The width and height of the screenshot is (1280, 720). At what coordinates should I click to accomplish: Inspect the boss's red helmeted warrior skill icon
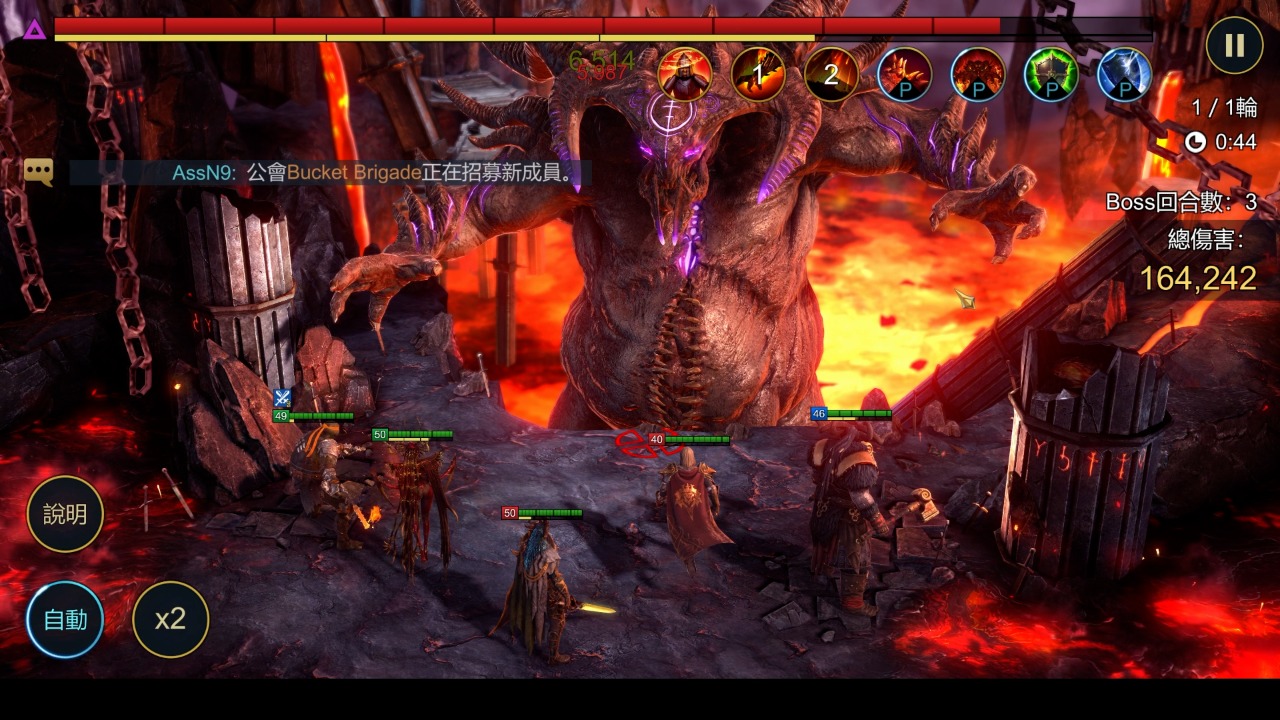coord(685,74)
